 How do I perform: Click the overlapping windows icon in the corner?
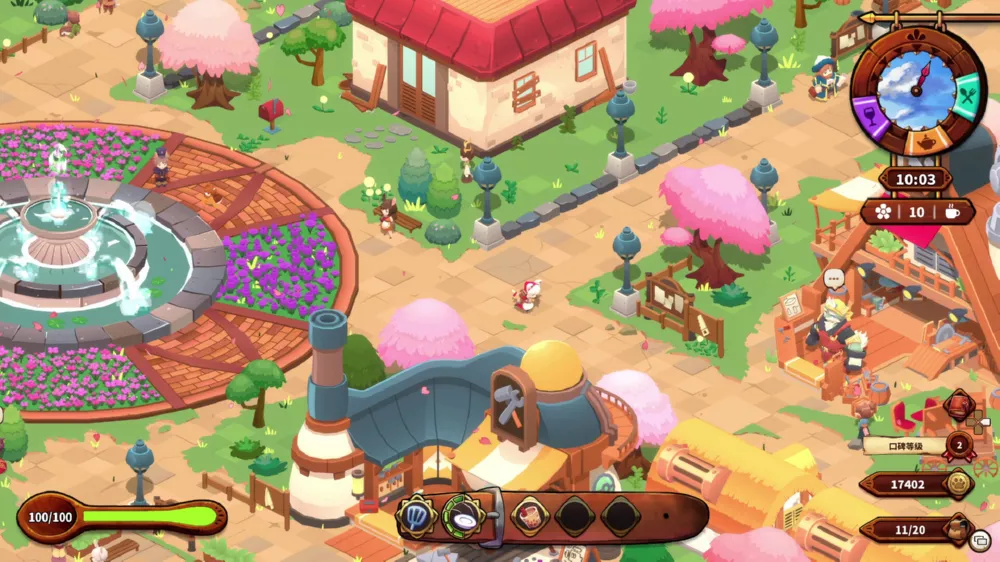tap(980, 541)
